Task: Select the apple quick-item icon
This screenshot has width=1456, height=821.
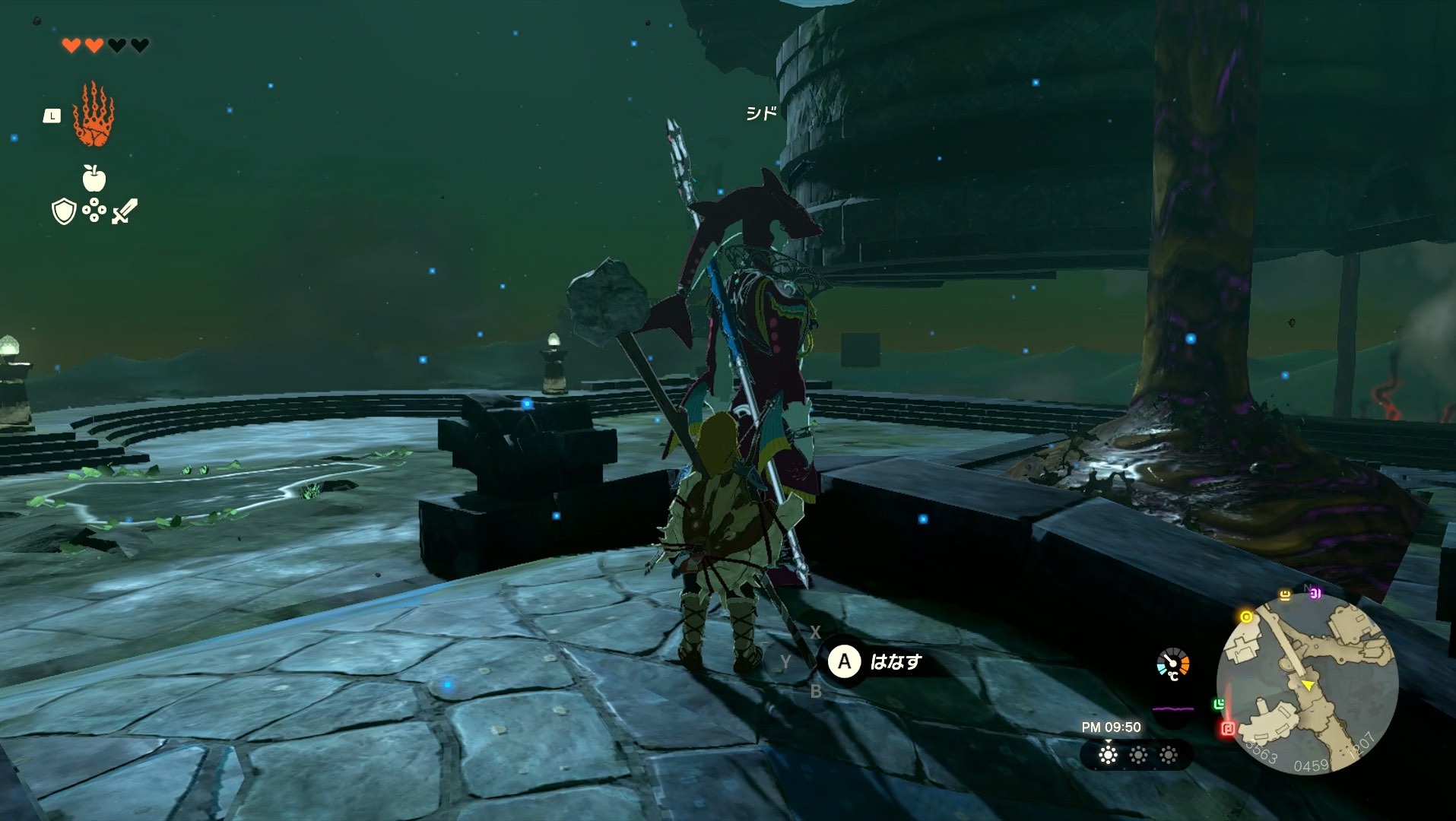Action: 94,178
